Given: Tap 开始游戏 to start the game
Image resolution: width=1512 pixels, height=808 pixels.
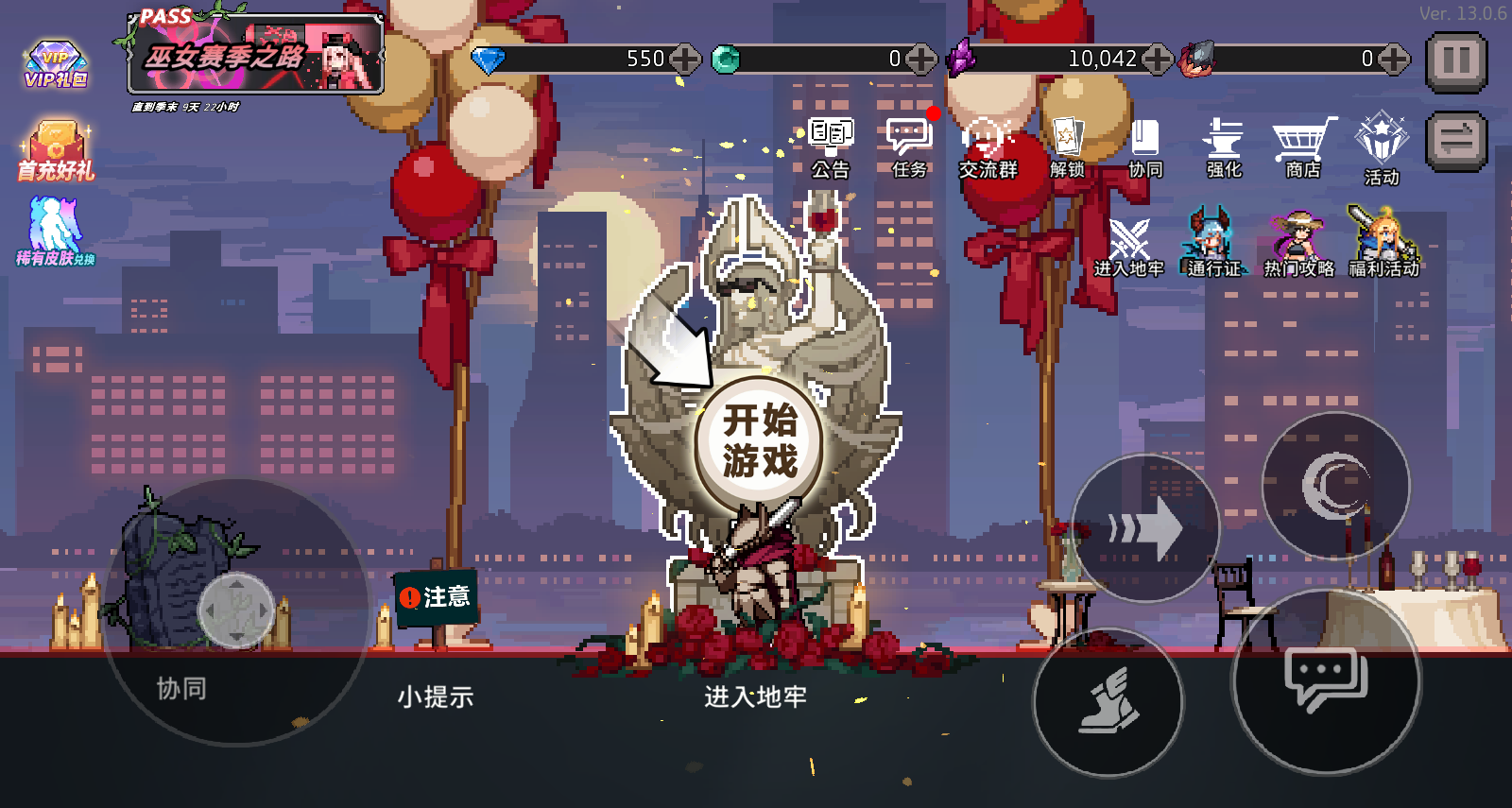Looking at the screenshot, I should (x=756, y=442).
